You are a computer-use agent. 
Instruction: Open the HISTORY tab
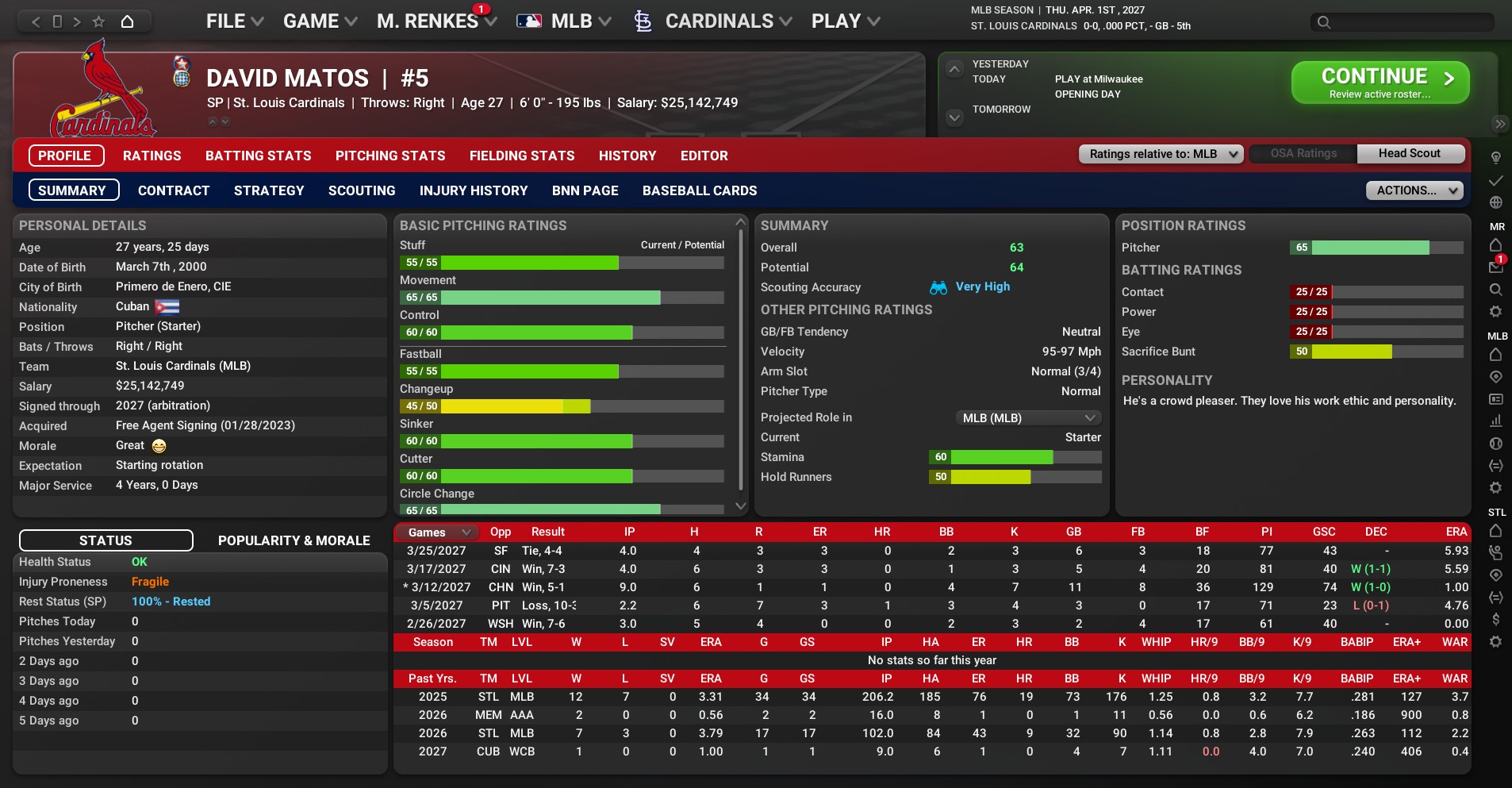coord(627,156)
